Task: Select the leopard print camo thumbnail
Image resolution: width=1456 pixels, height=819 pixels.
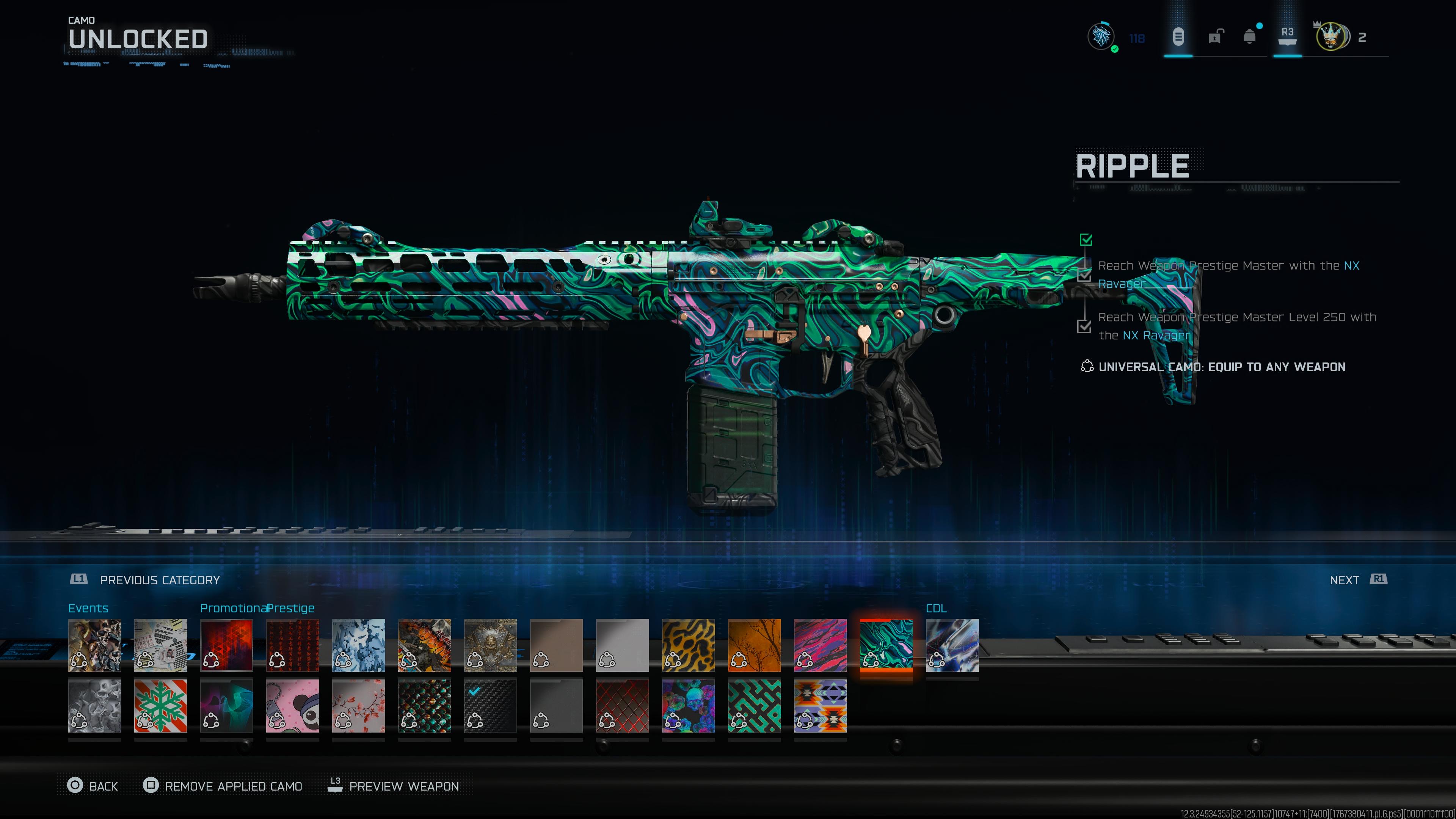Action: [688, 645]
